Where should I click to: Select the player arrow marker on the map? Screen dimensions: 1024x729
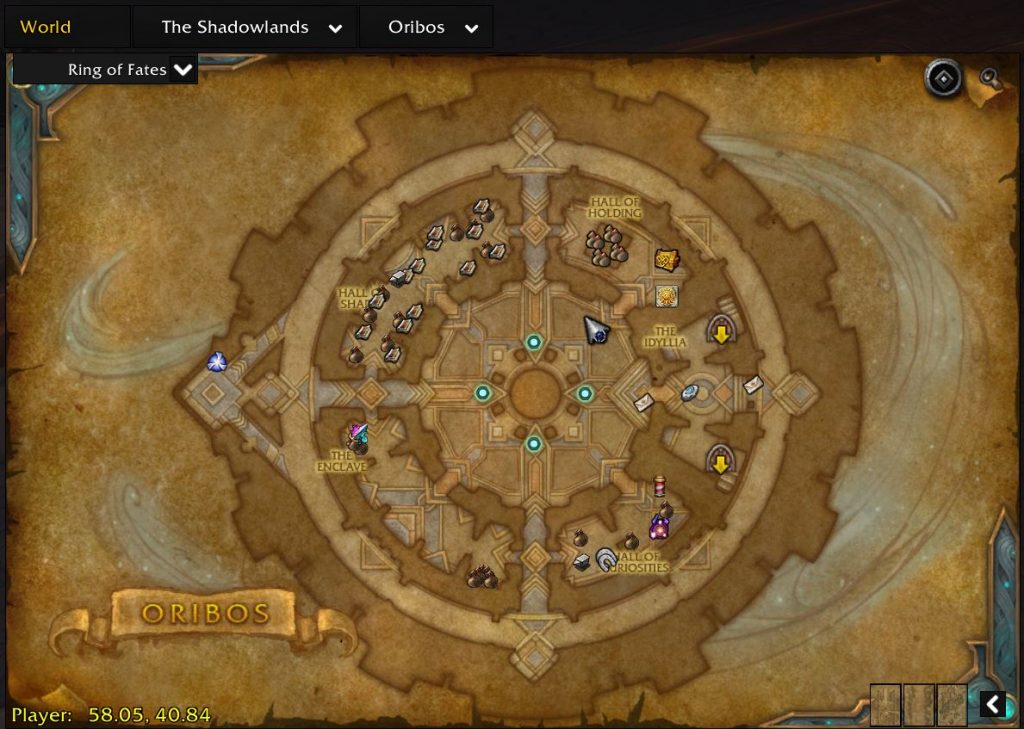596,329
